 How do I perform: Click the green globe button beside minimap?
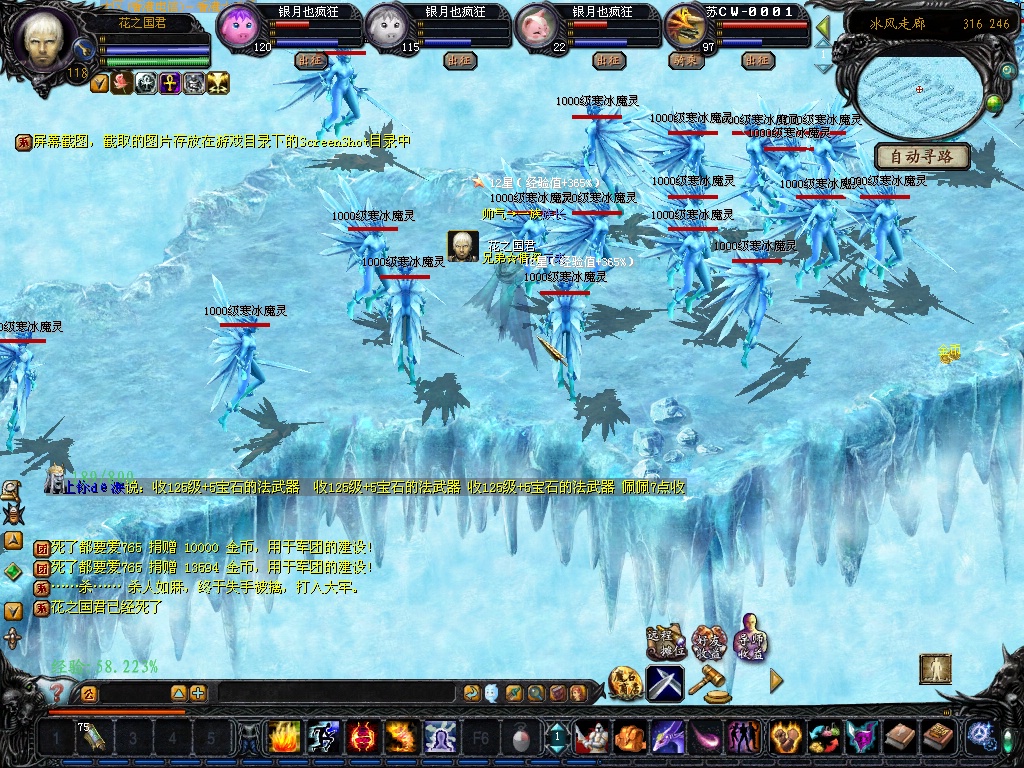tap(994, 101)
